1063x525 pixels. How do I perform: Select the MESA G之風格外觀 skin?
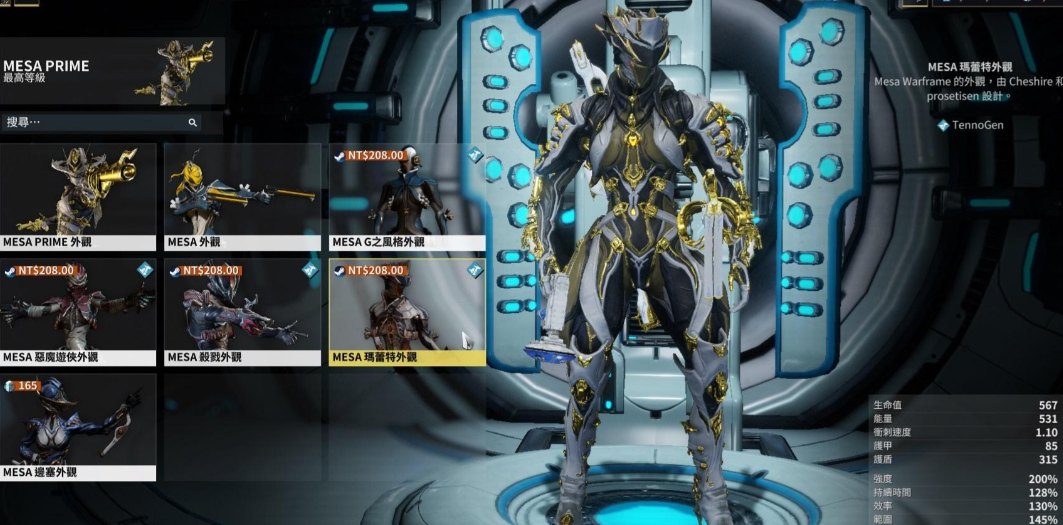tap(407, 196)
